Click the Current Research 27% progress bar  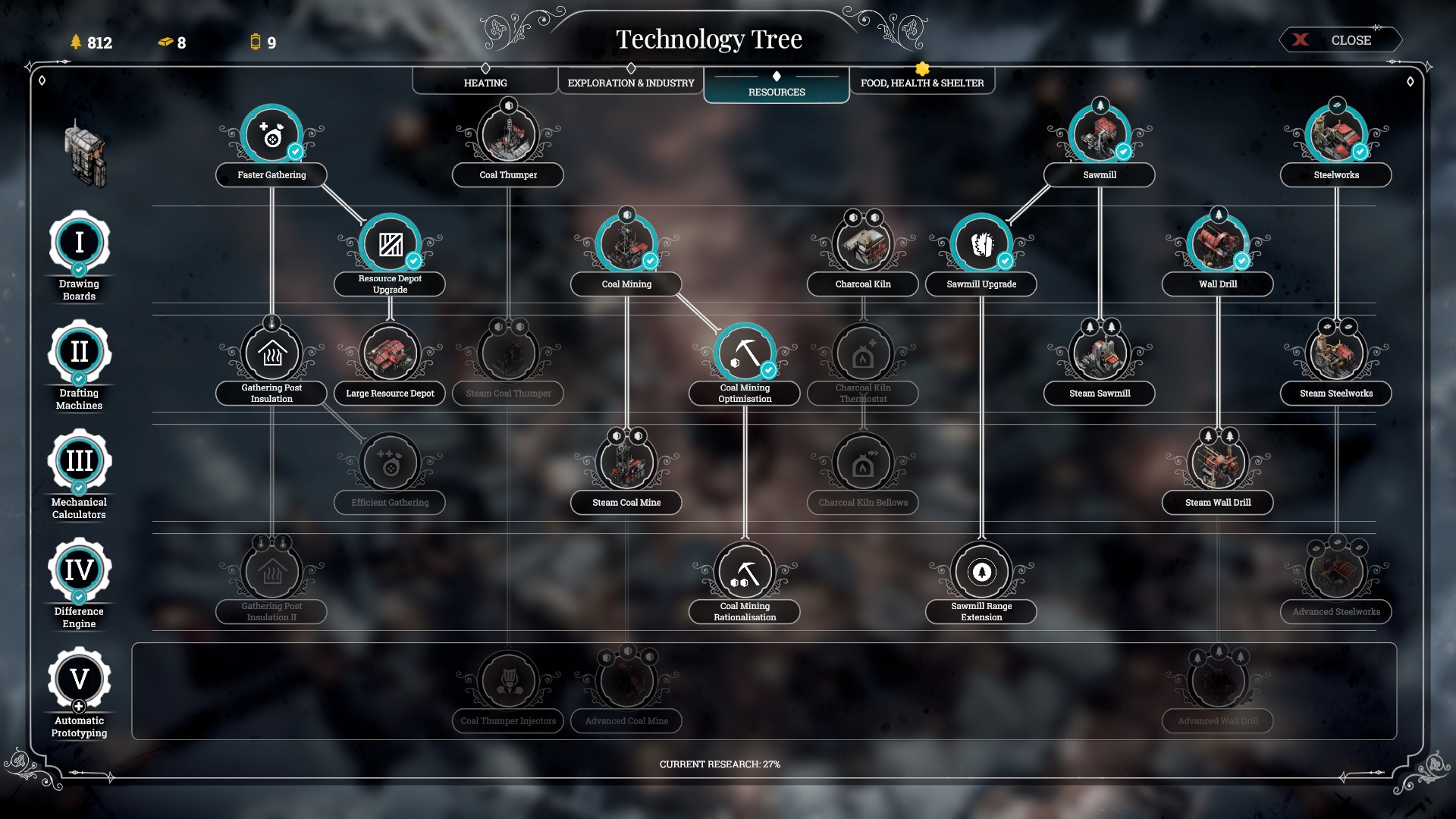722,765
